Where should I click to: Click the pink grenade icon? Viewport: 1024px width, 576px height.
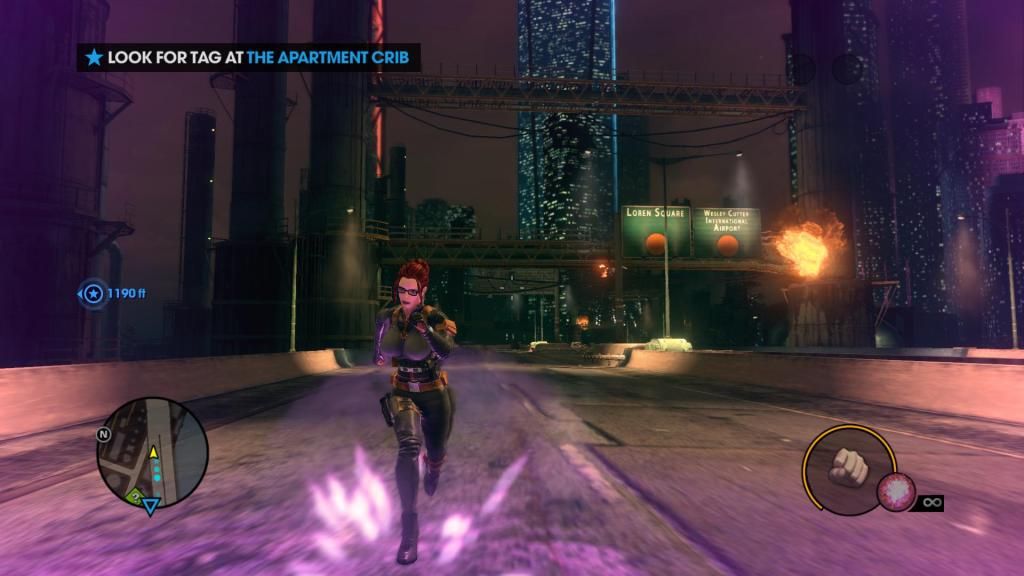tap(895, 492)
